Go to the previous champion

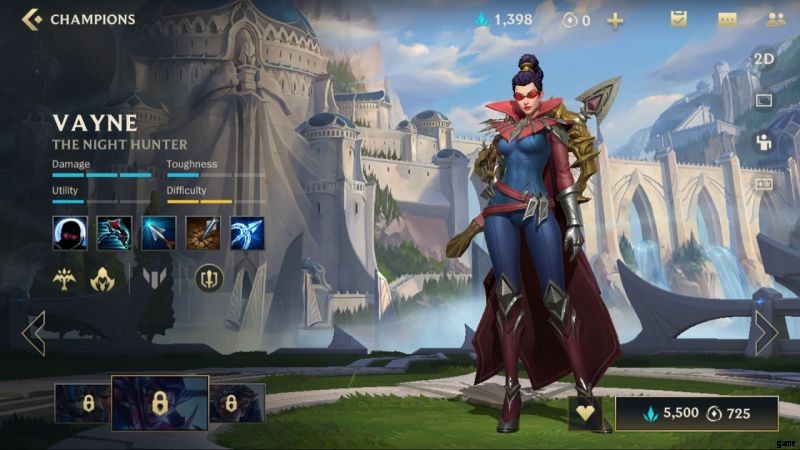pos(33,333)
